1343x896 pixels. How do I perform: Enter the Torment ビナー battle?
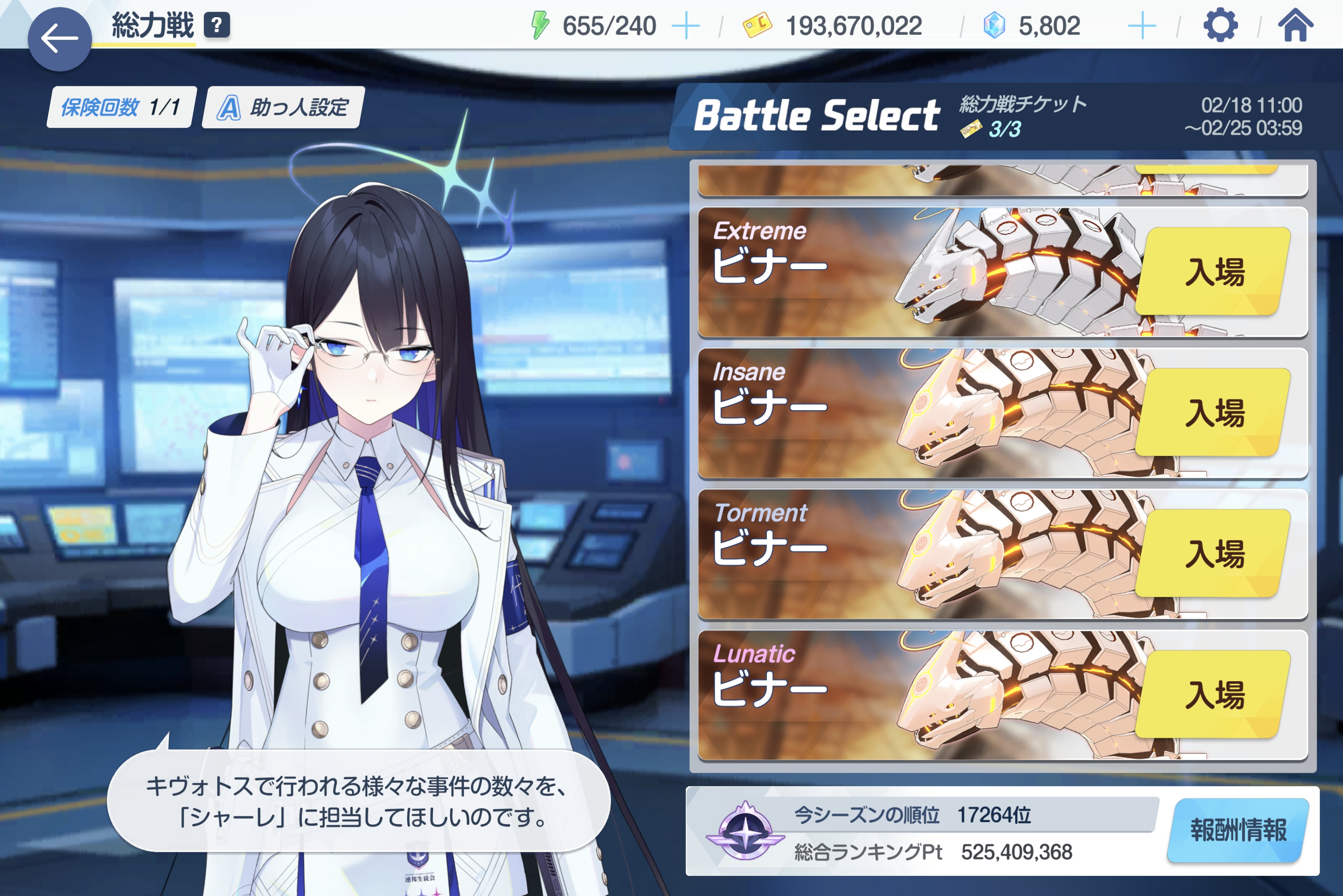pos(1214,553)
